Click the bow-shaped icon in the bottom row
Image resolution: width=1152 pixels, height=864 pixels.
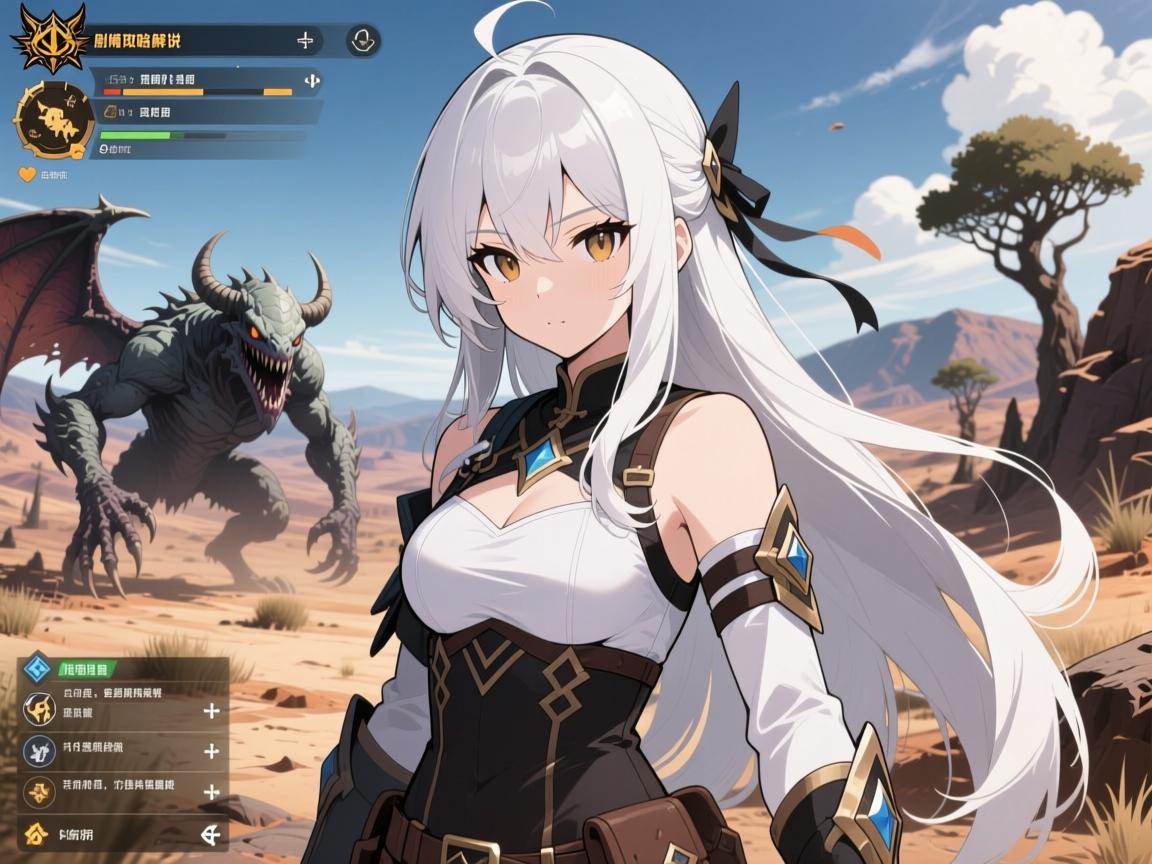pyautogui.click(x=210, y=833)
